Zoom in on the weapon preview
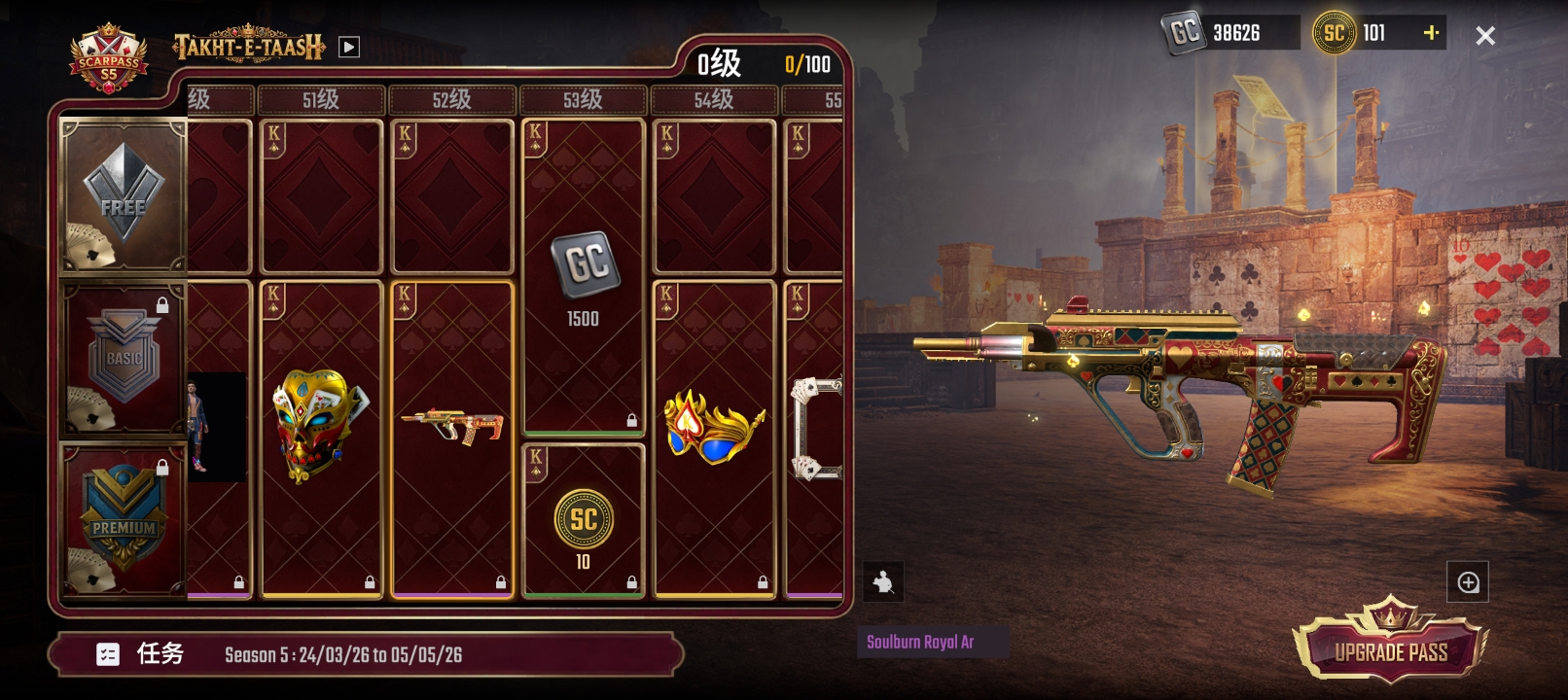1568x700 pixels. 1468,582
